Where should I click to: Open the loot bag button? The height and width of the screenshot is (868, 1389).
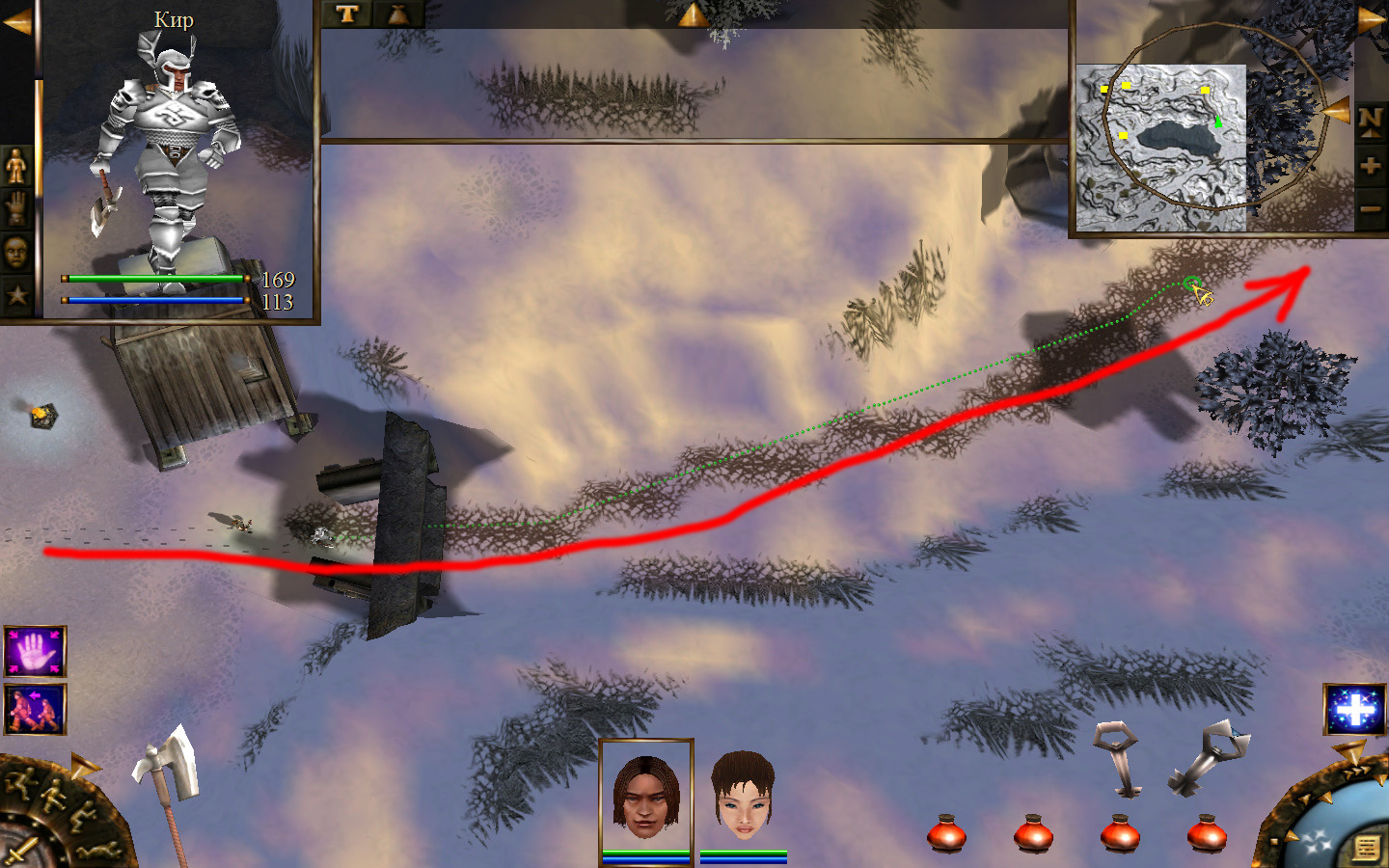(x=397, y=14)
